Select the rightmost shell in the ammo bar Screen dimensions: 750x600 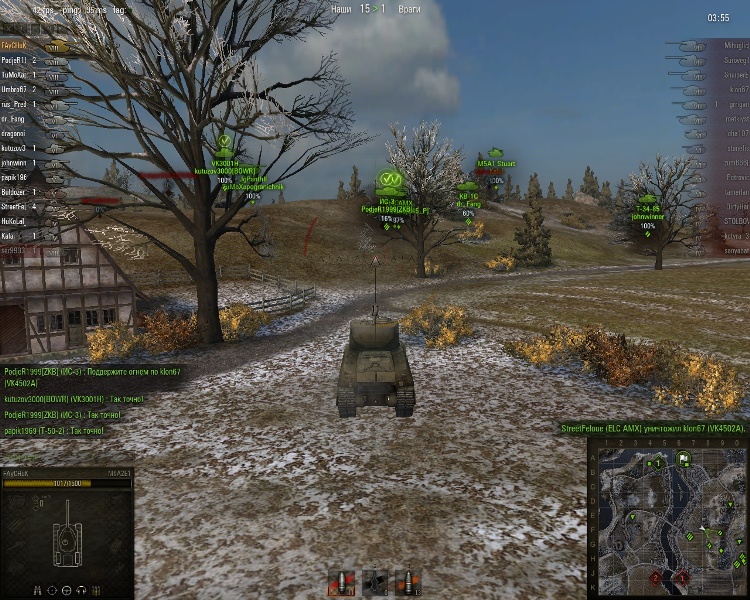(x=406, y=581)
